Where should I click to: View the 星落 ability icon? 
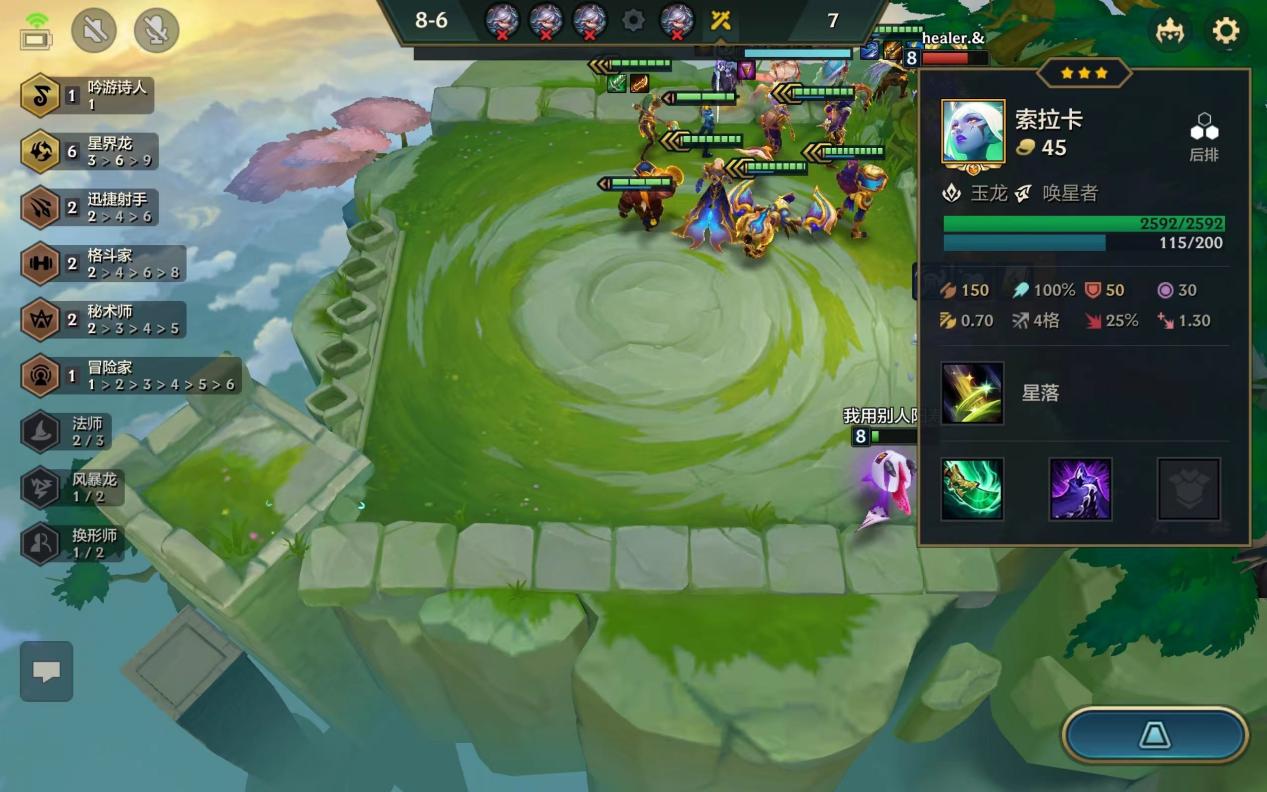point(972,393)
